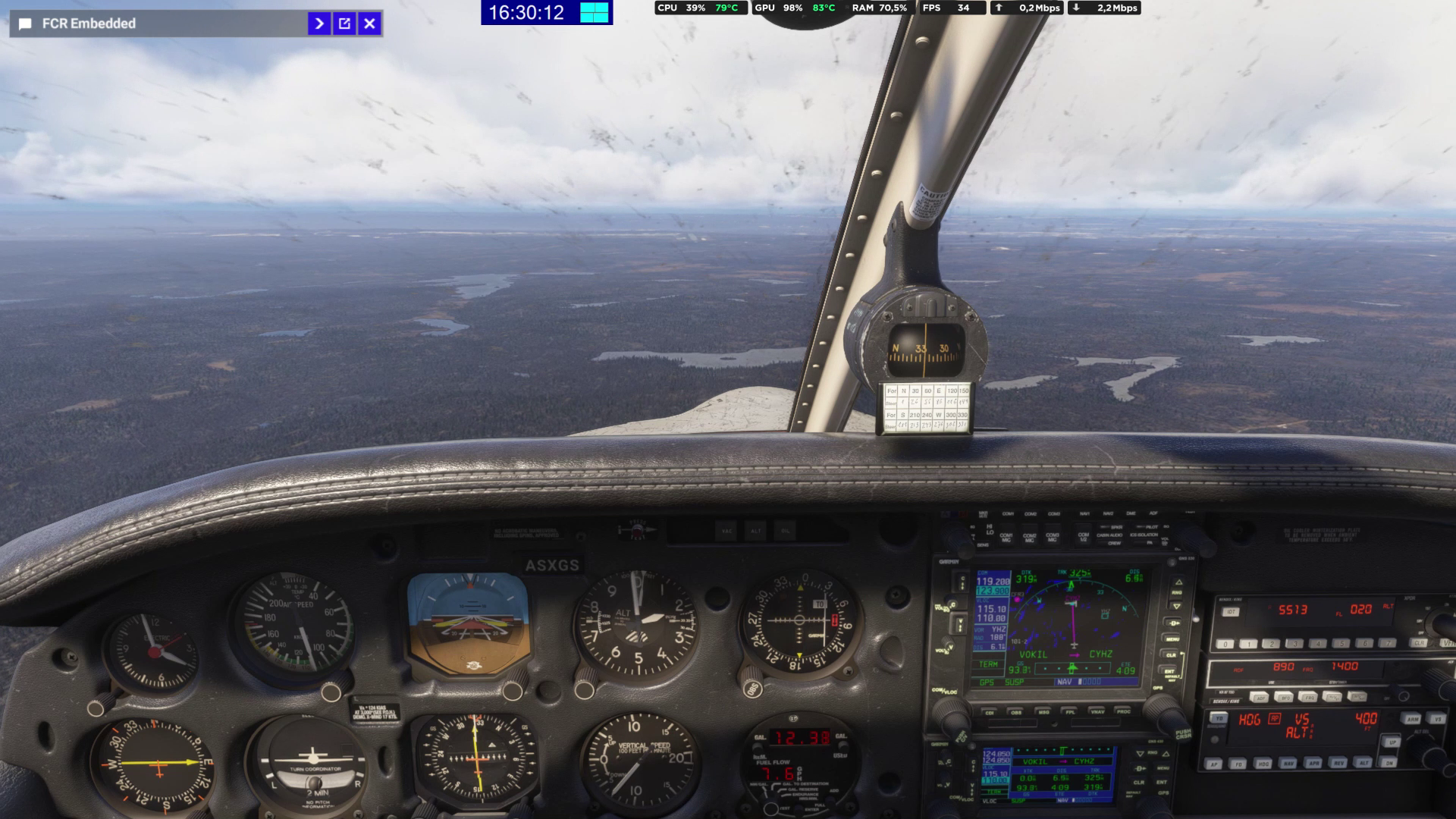Image resolution: width=1456 pixels, height=819 pixels.
Task: Toggle the CDI button on the GNS 530
Action: pyautogui.click(x=990, y=713)
